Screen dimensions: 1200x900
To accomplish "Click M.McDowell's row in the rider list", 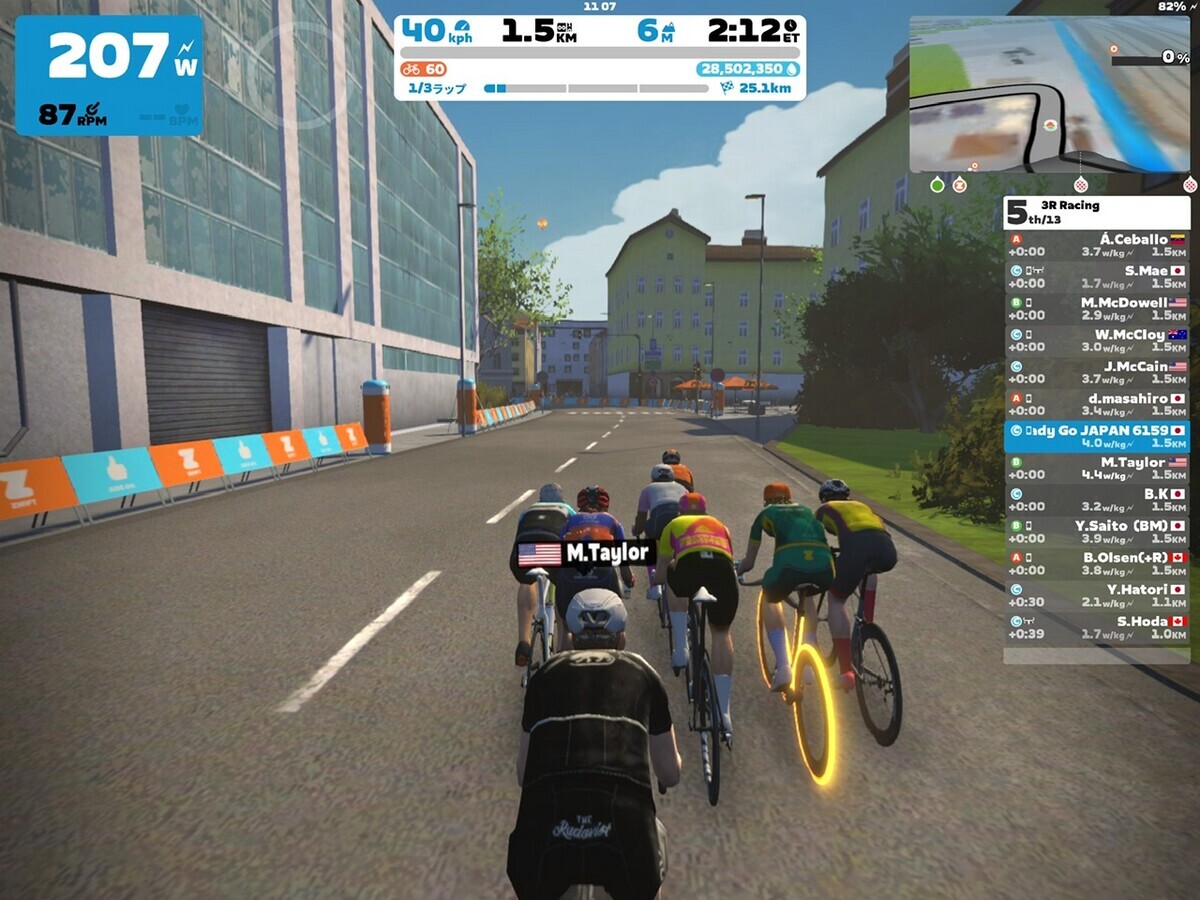I will pyautogui.click(x=1096, y=309).
